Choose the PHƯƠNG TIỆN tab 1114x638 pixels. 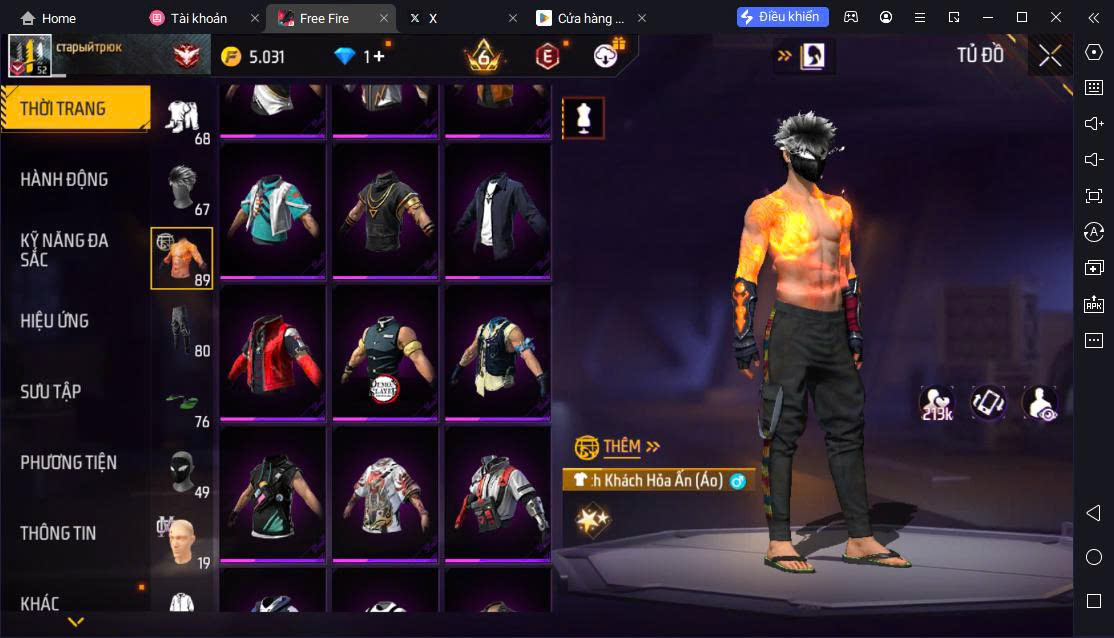click(x=68, y=463)
